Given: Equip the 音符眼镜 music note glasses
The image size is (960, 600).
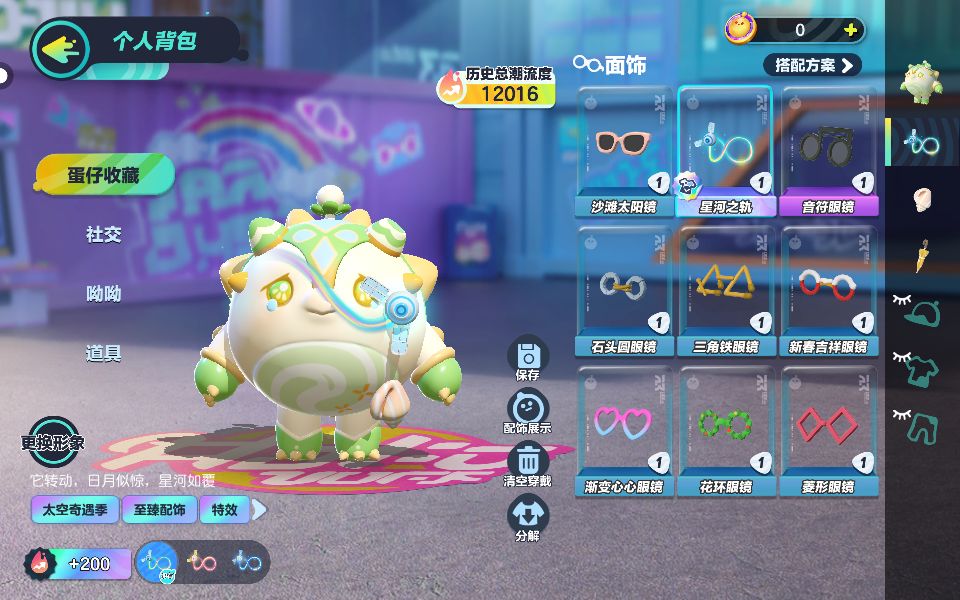Looking at the screenshot, I should [828, 150].
